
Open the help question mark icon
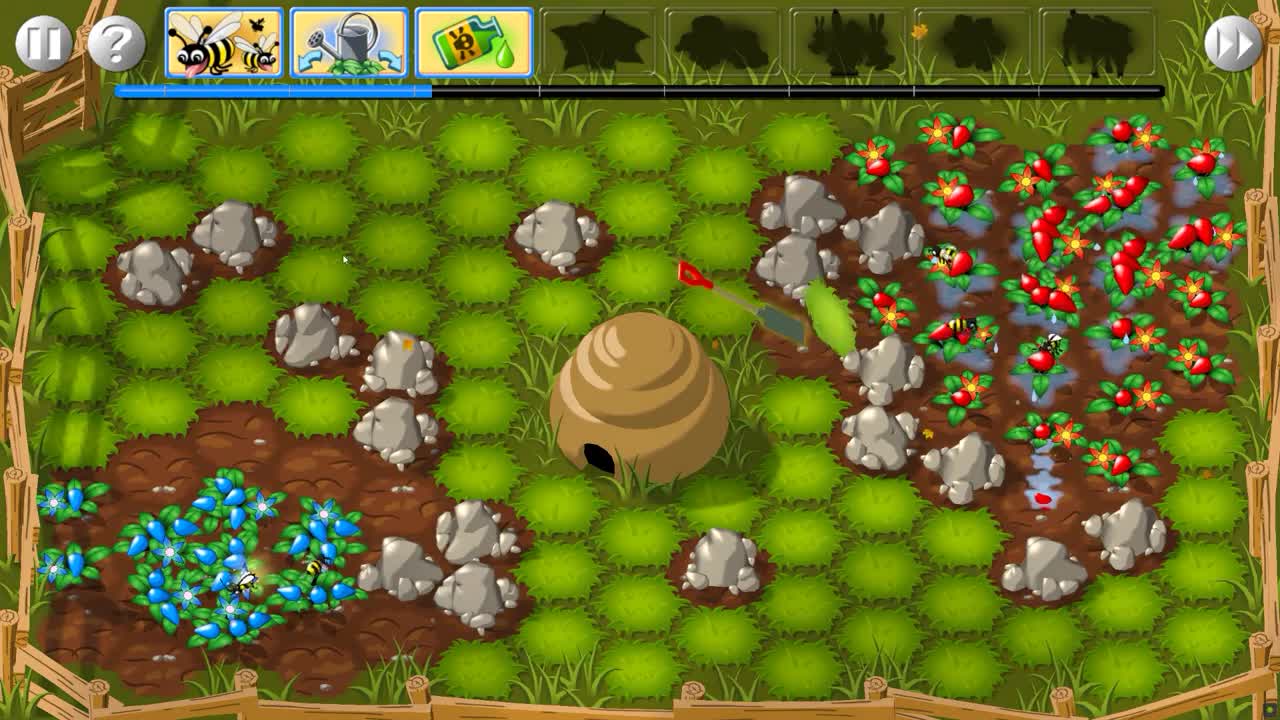click(117, 42)
